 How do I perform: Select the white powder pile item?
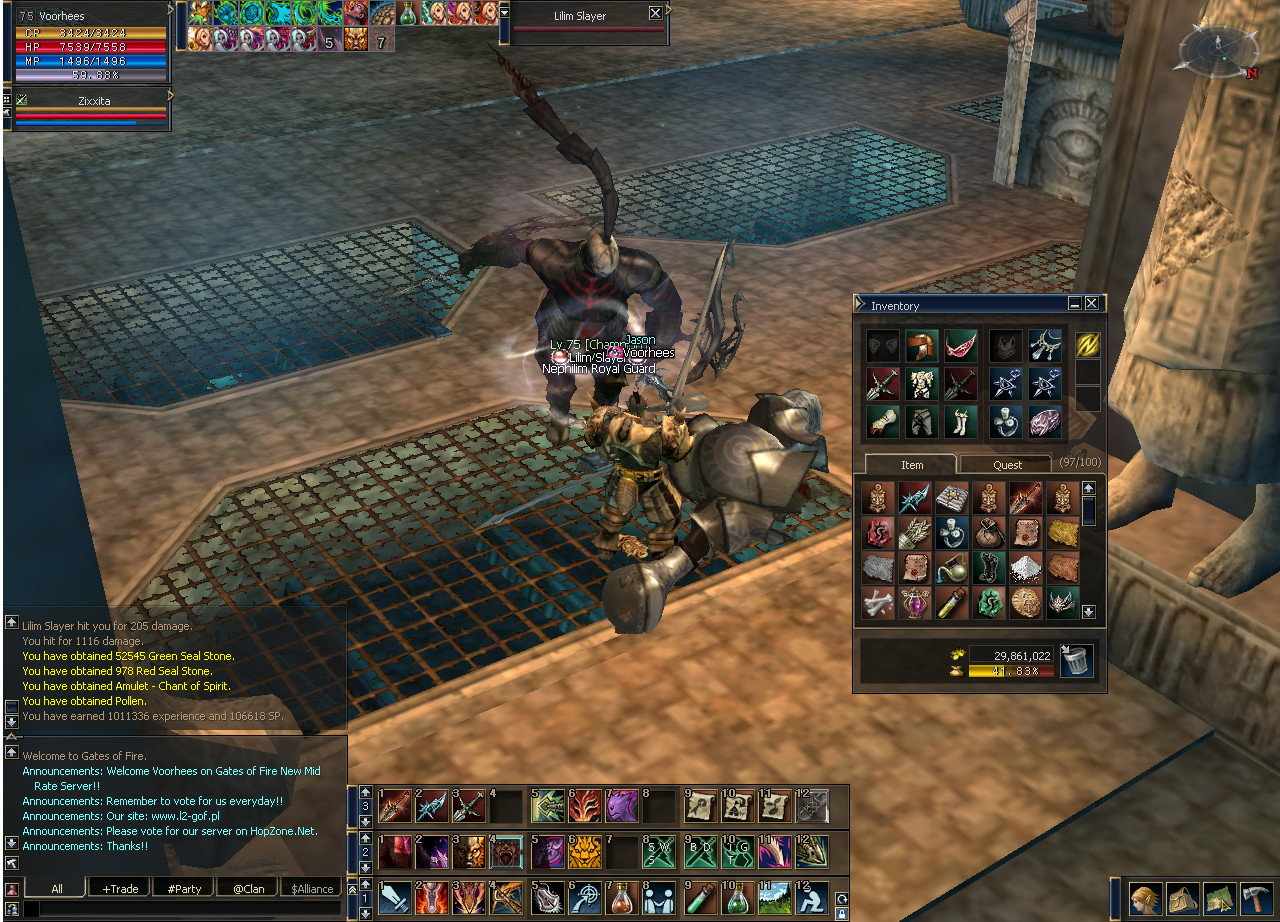coord(1026,568)
